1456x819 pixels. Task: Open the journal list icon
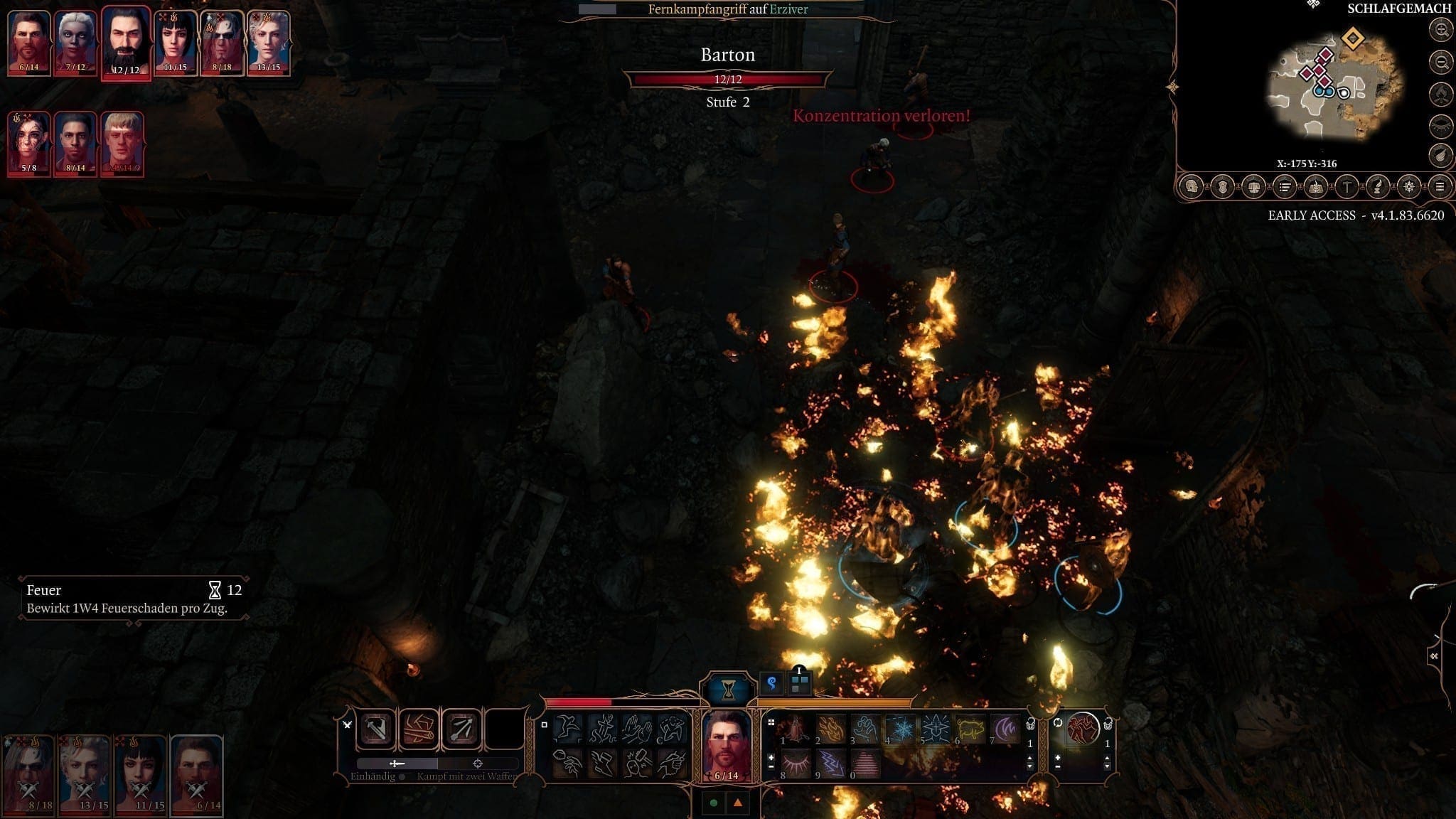1285,187
